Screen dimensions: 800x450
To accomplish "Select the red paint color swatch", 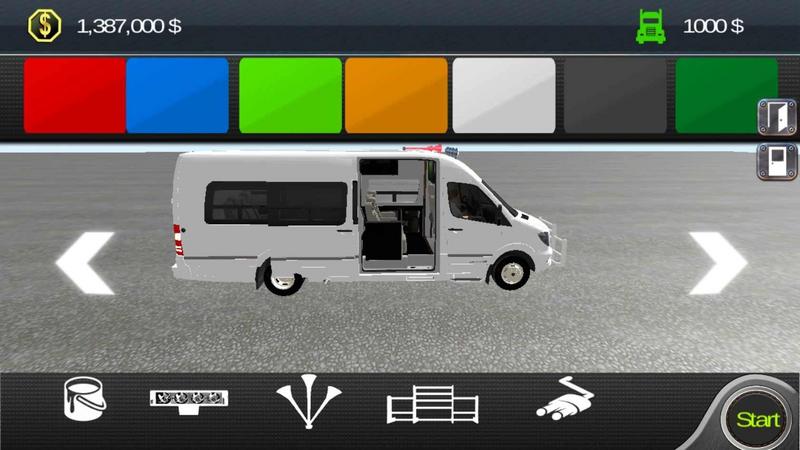I will point(73,95).
